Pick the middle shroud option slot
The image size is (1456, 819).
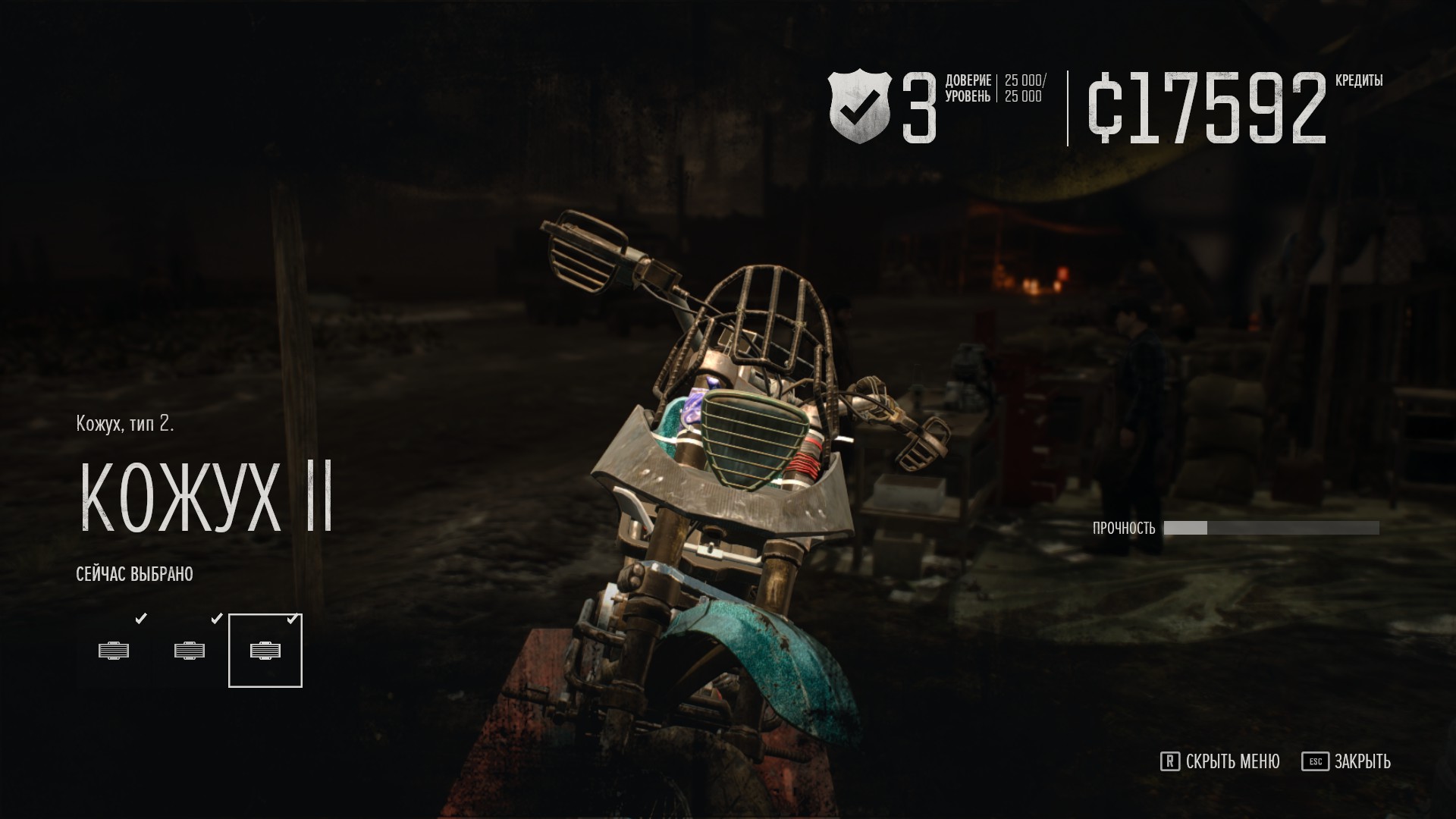click(190, 651)
